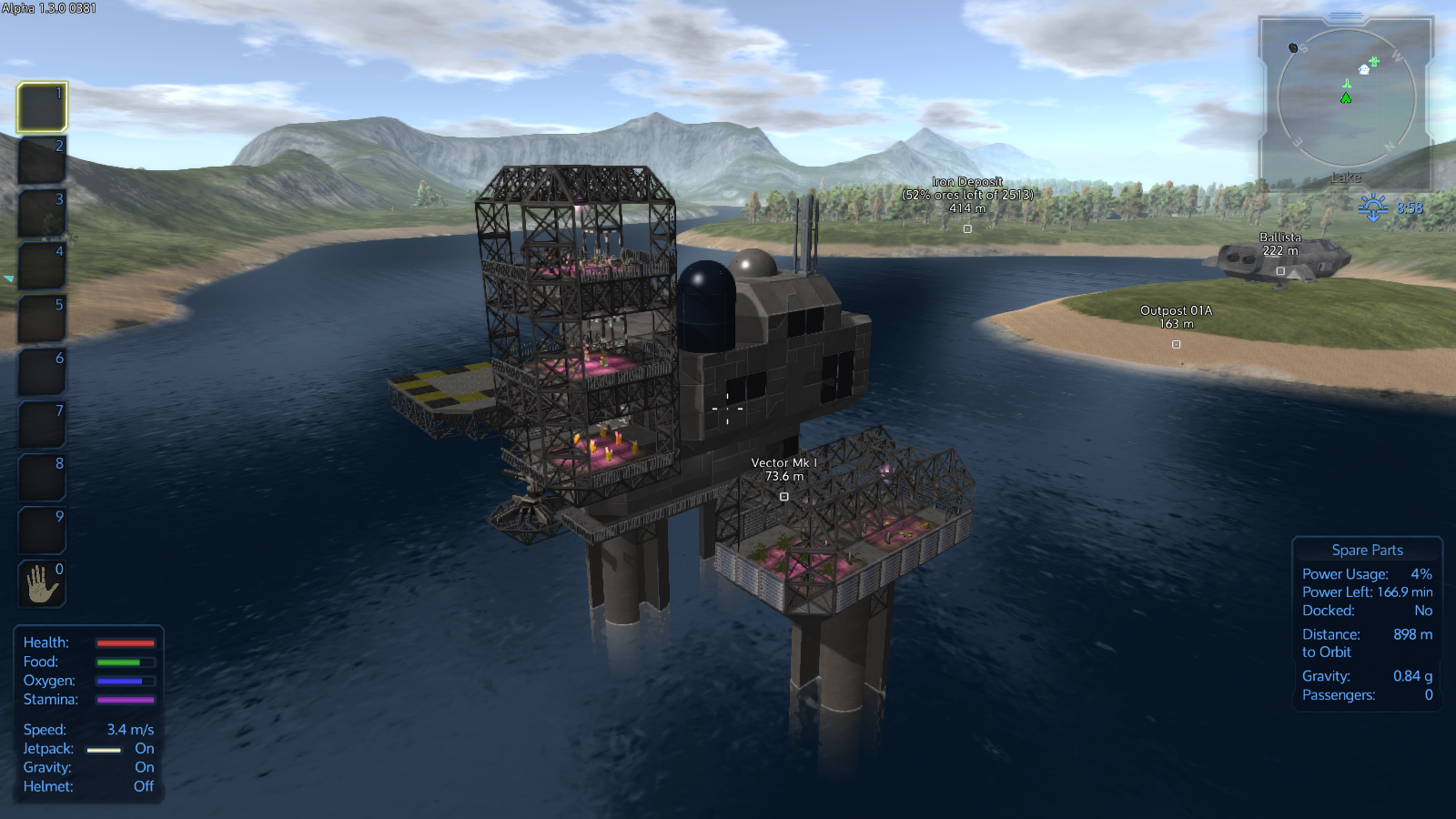This screenshot has height=819, width=1456.
Task: Click the green aircraft icon on the minimap
Action: pyautogui.click(x=1372, y=61)
